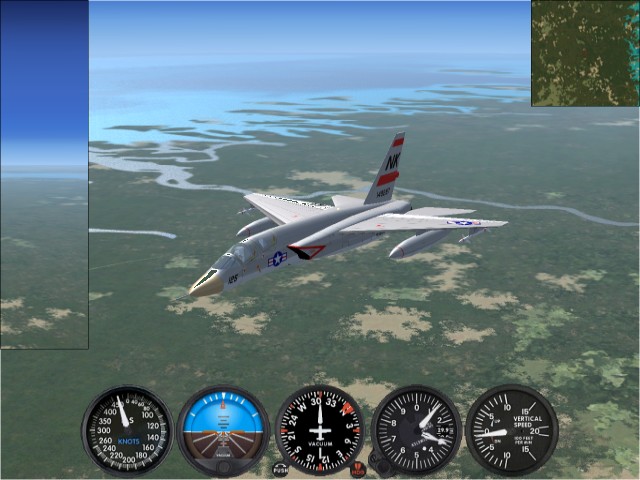Select the vertical speed indicator

pos(512,430)
